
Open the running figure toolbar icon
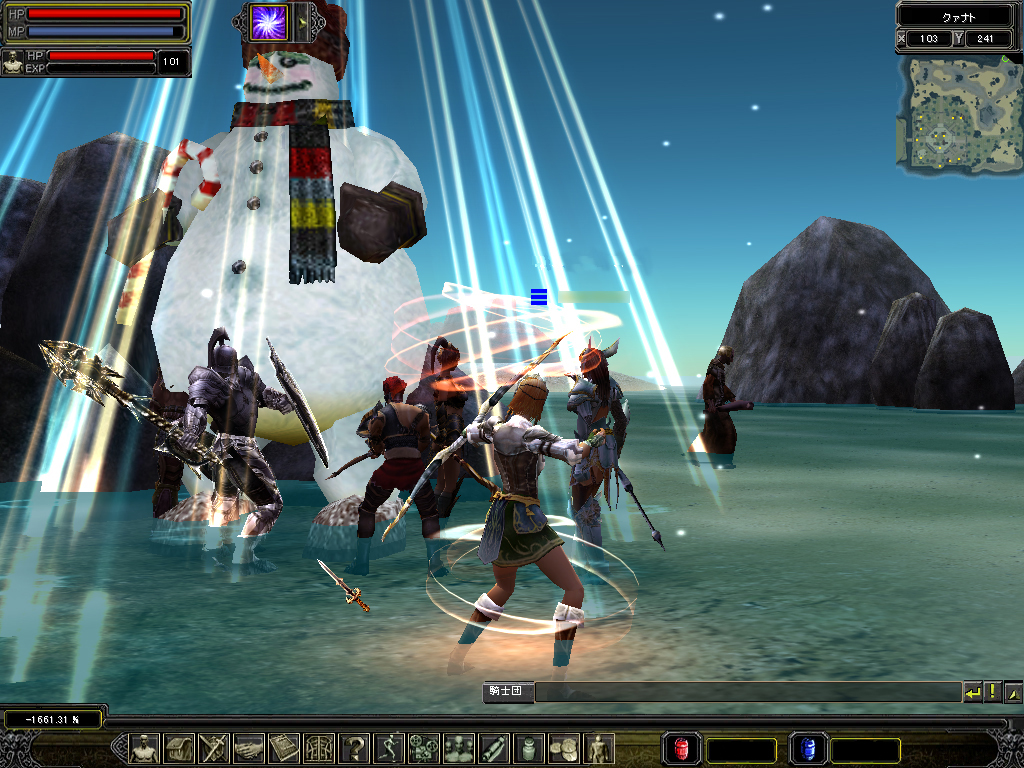[389, 748]
